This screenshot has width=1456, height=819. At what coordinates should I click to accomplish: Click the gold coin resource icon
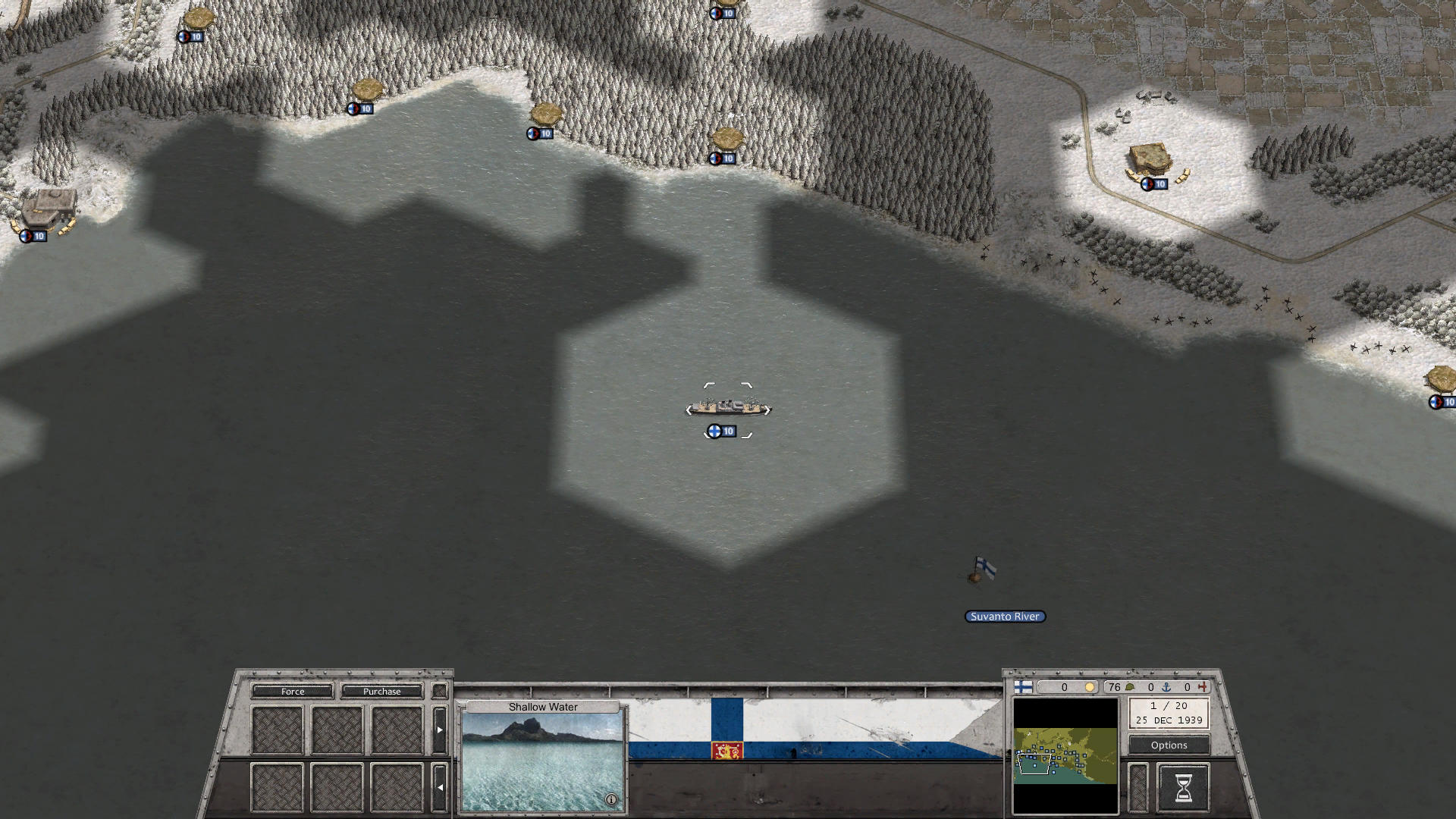tap(1090, 687)
